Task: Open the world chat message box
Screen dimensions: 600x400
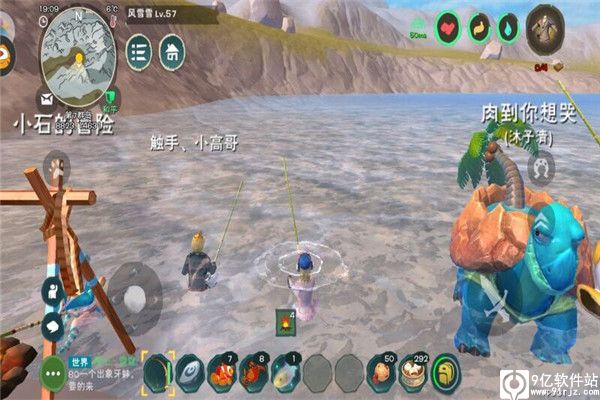Action: 100,372
